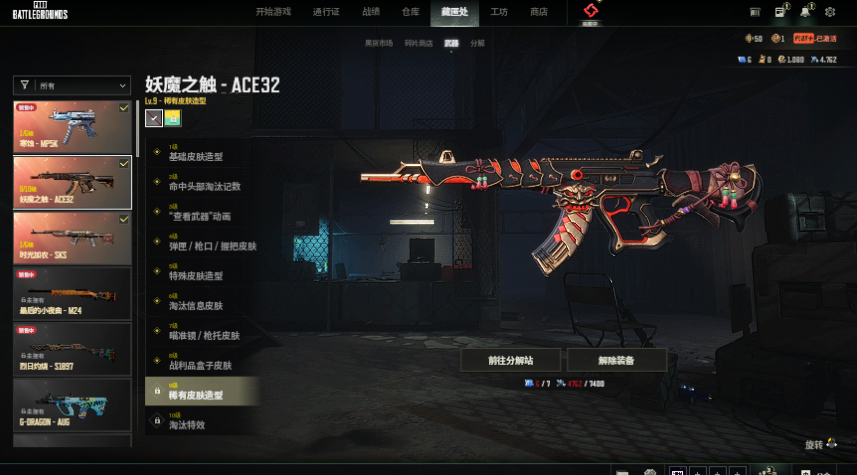
Task: Open settings via the gear icon
Action: 830,12
